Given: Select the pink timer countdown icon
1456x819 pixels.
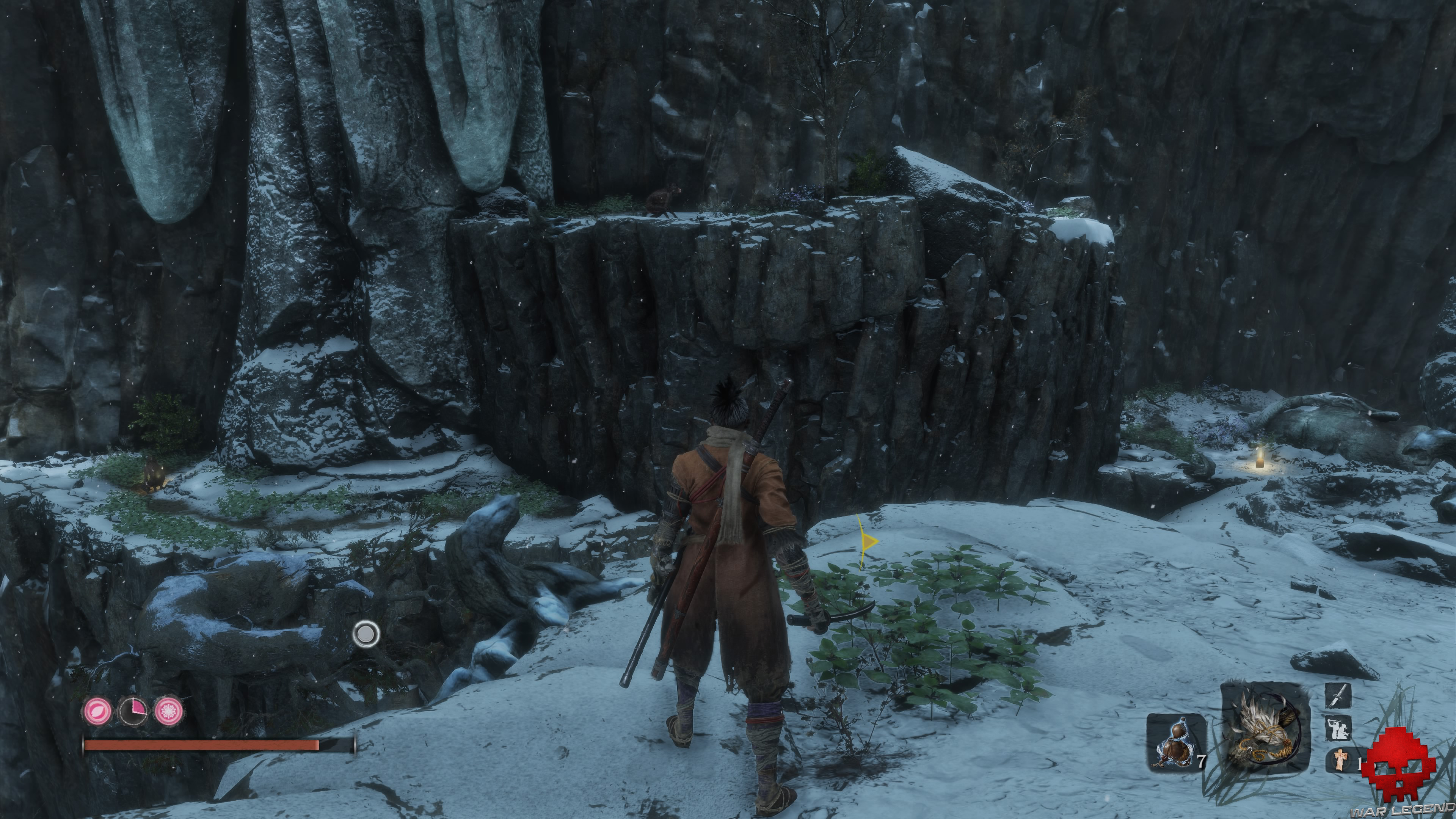Looking at the screenshot, I should coord(133,711).
